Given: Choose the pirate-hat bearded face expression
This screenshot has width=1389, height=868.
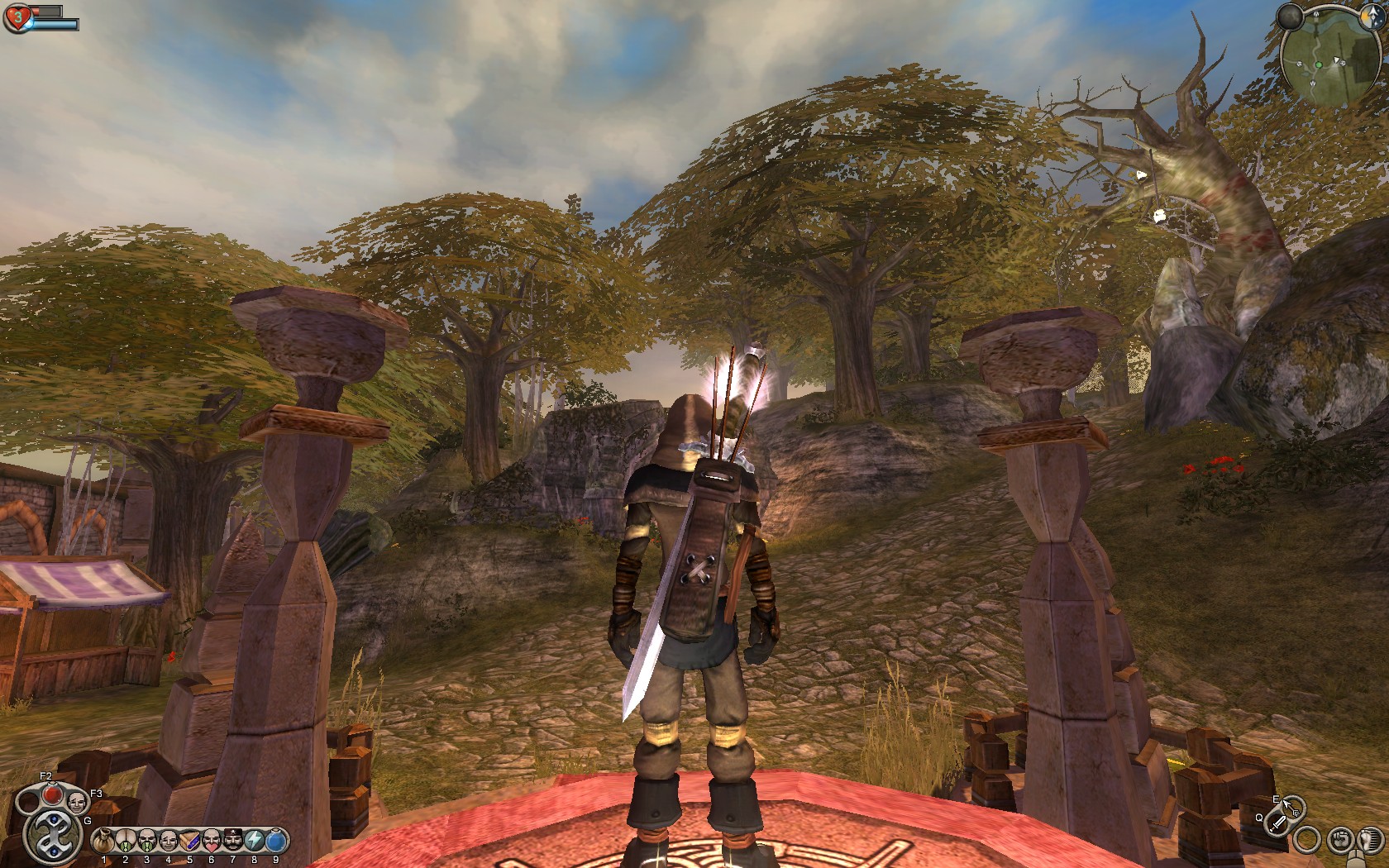Looking at the screenshot, I should pos(233,842).
